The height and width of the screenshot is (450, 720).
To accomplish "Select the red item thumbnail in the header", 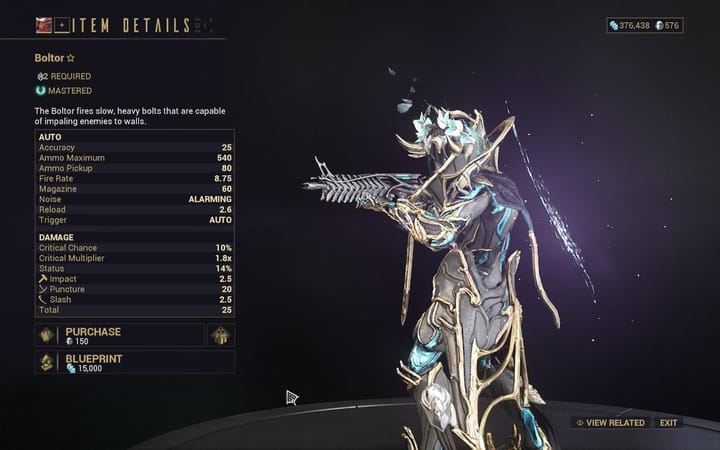I will pyautogui.click(x=43, y=25).
